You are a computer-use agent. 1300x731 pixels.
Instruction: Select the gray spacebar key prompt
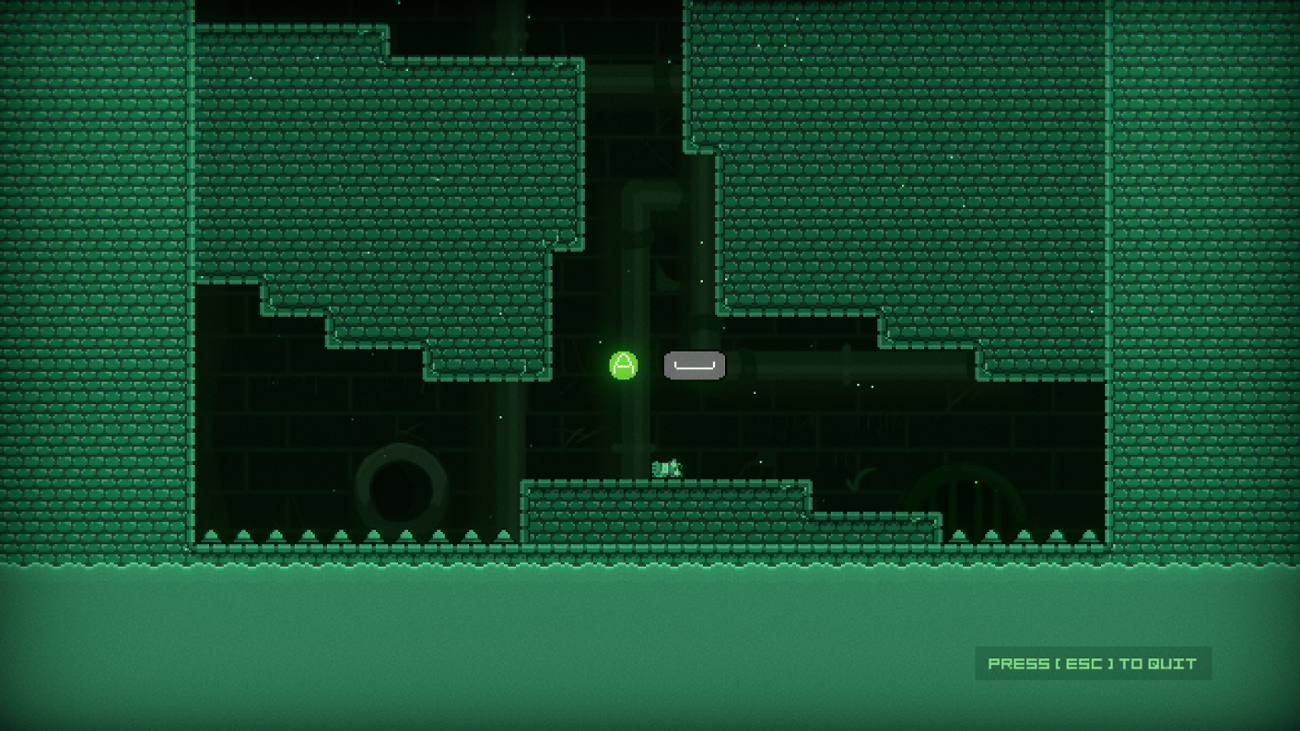694,366
